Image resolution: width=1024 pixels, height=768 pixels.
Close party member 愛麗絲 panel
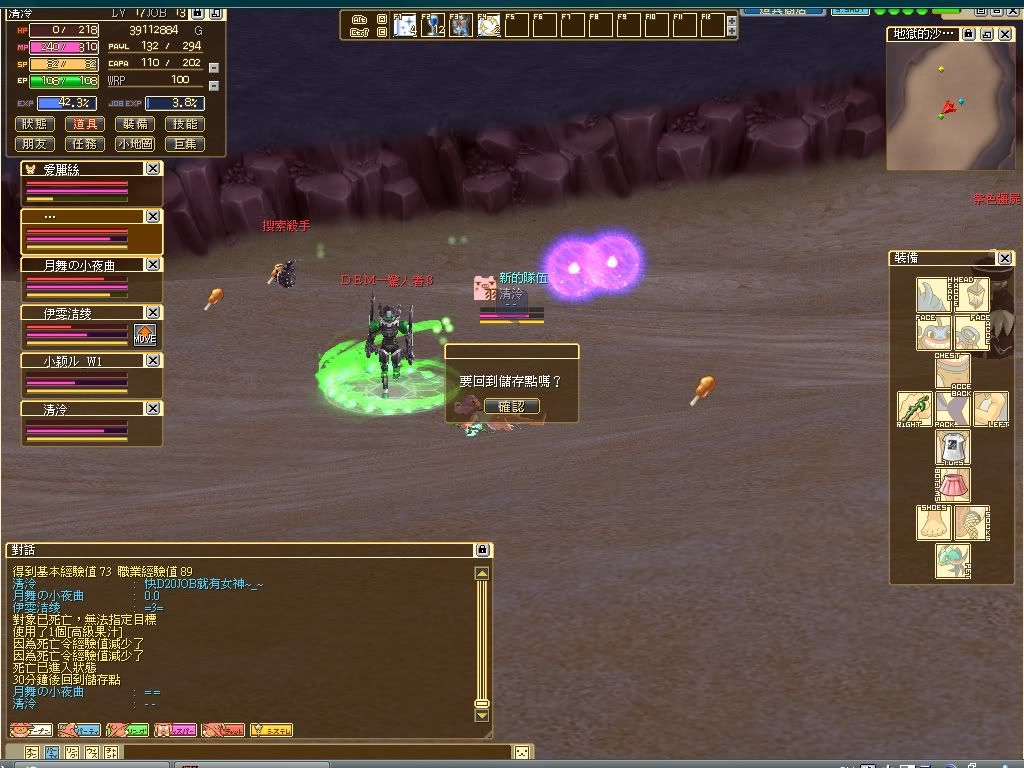click(153, 169)
